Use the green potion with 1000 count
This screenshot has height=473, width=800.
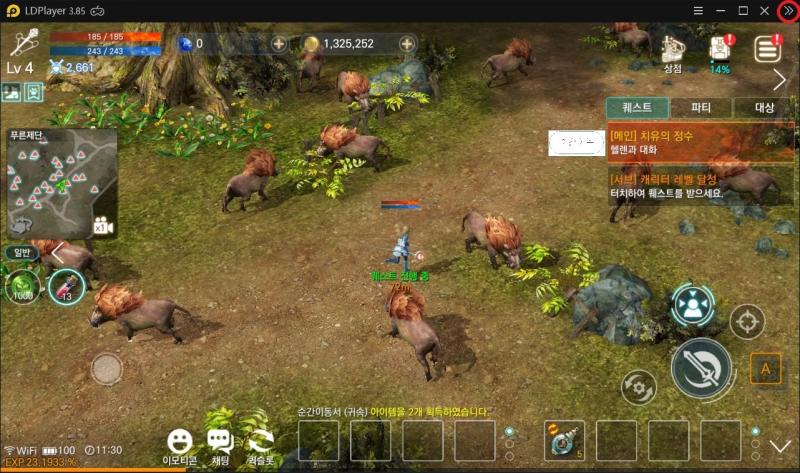coord(22,287)
